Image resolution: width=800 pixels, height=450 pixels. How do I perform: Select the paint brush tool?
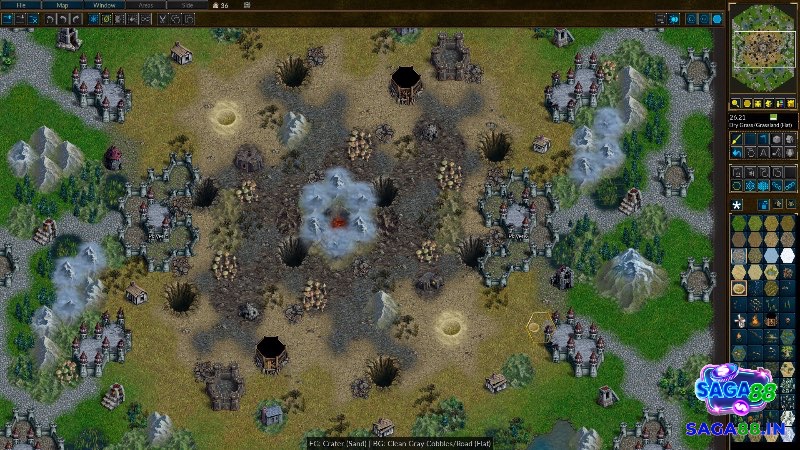735,138
